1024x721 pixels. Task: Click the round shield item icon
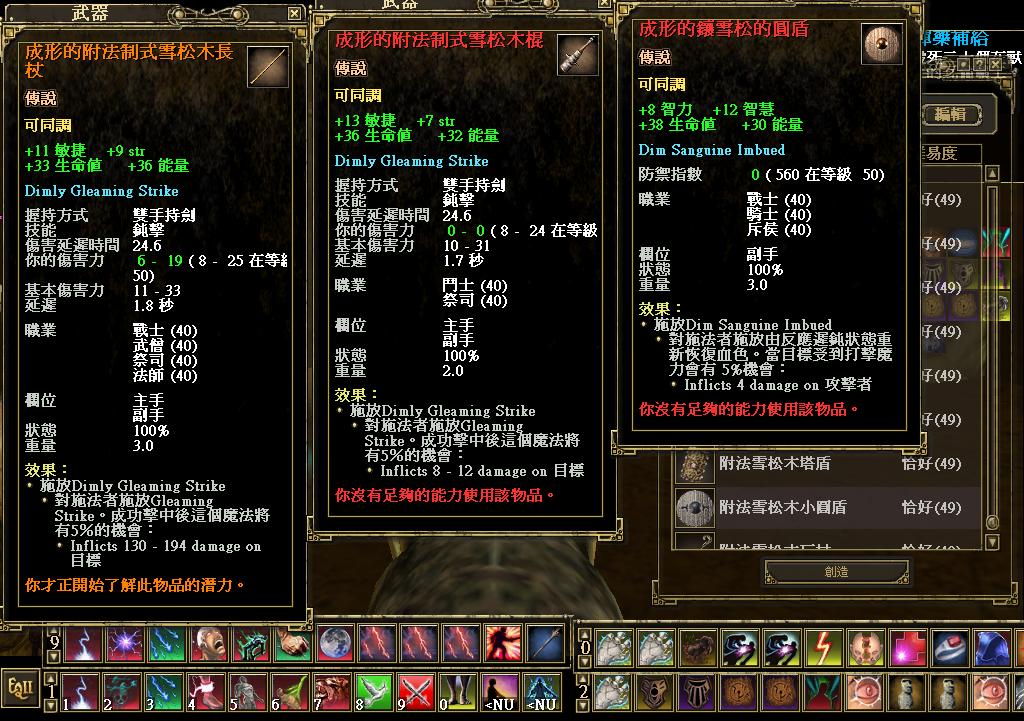(881, 46)
